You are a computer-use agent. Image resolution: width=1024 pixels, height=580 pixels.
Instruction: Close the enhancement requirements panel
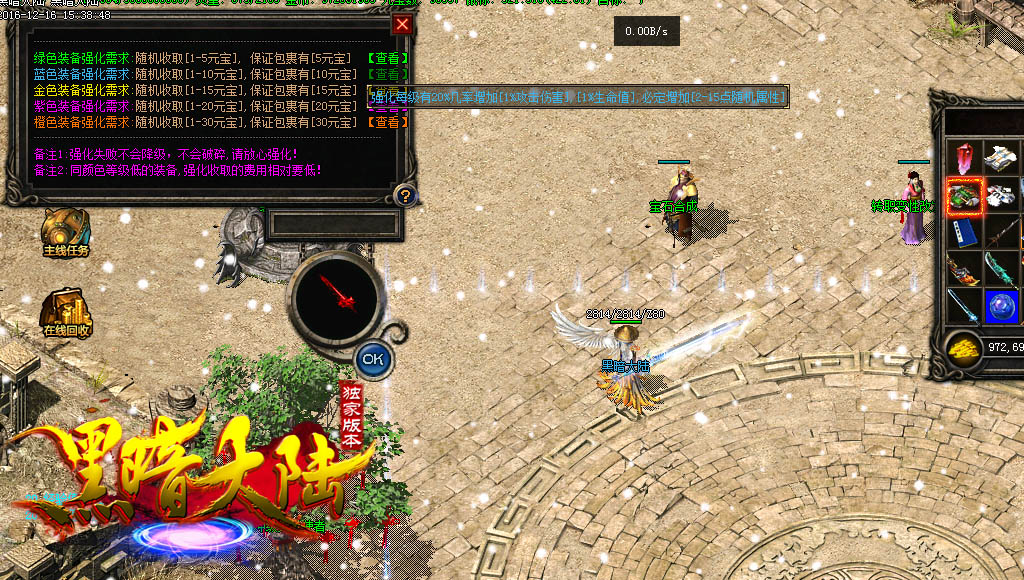pos(402,25)
